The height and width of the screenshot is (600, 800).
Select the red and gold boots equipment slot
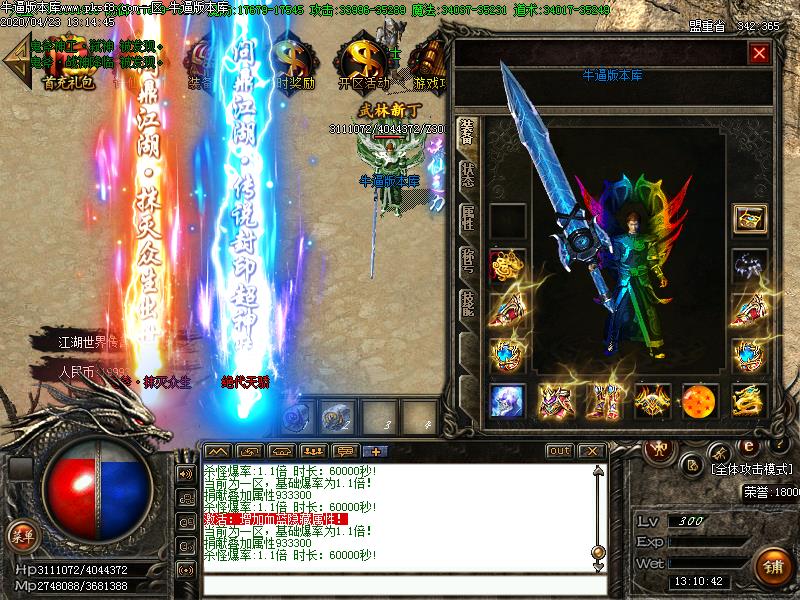603,400
